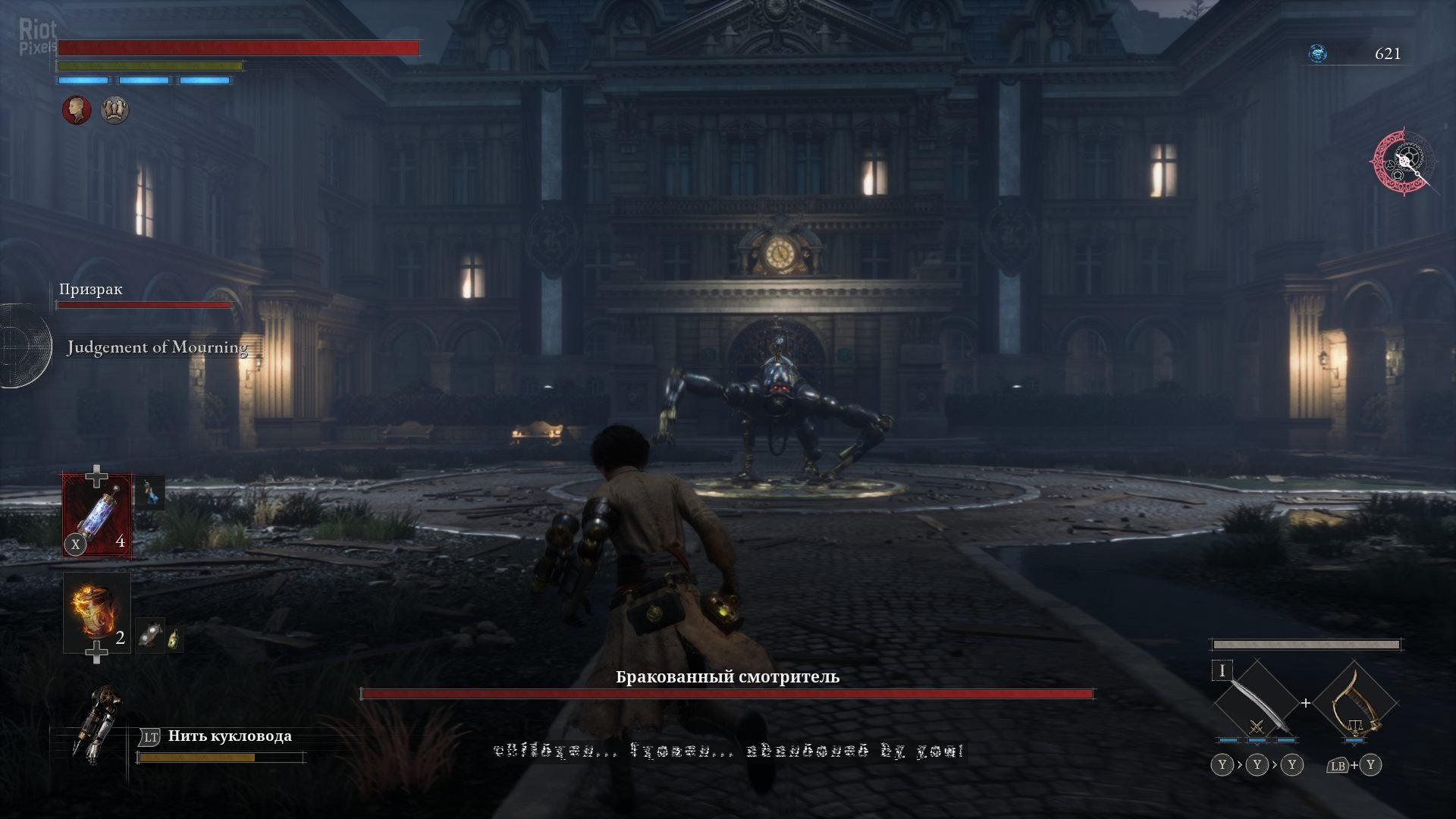Choose the flaming thermite canister slot
The width and height of the screenshot is (1456, 819).
click(96, 612)
